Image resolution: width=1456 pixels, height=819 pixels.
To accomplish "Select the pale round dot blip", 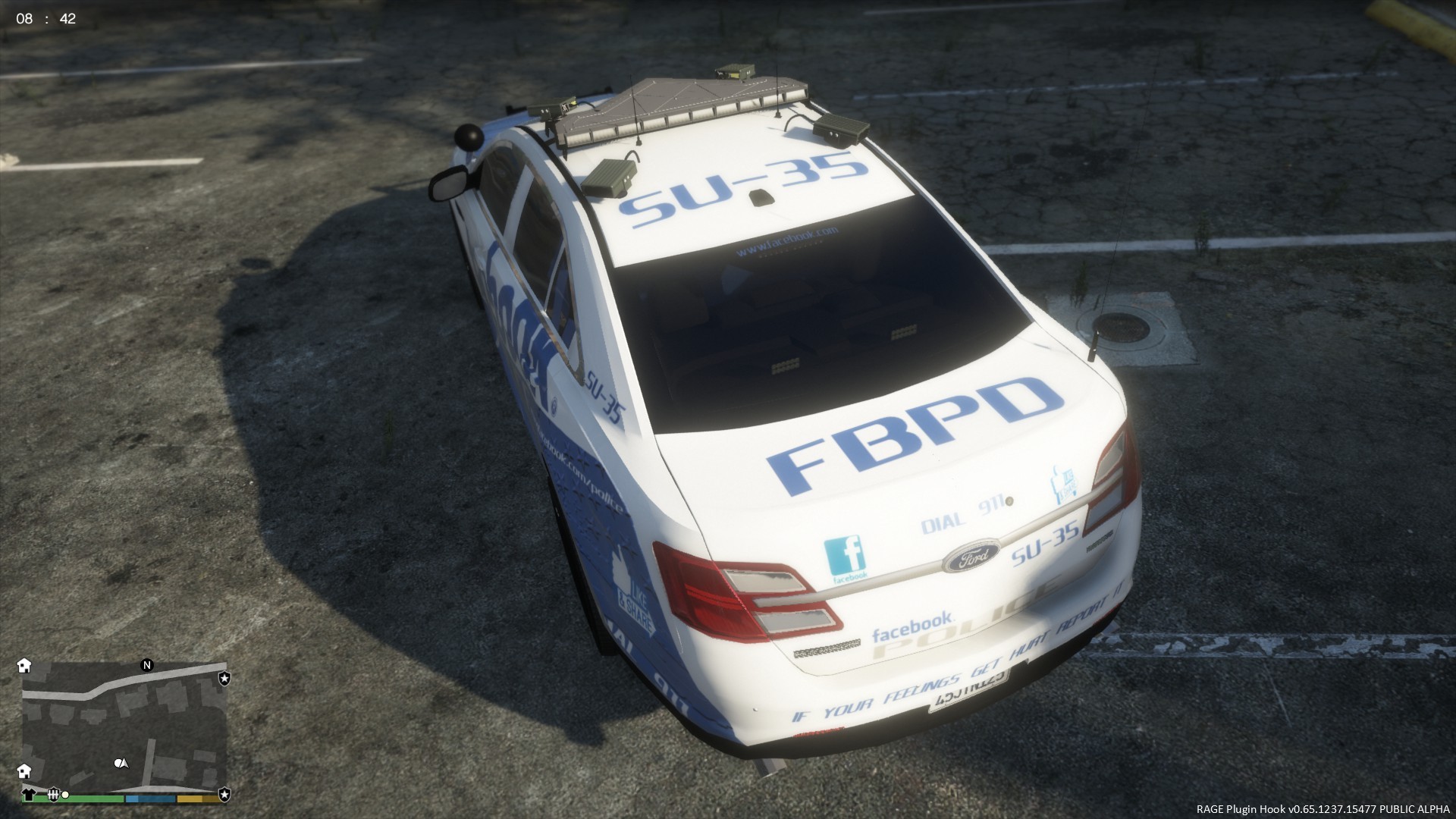I will [66, 795].
